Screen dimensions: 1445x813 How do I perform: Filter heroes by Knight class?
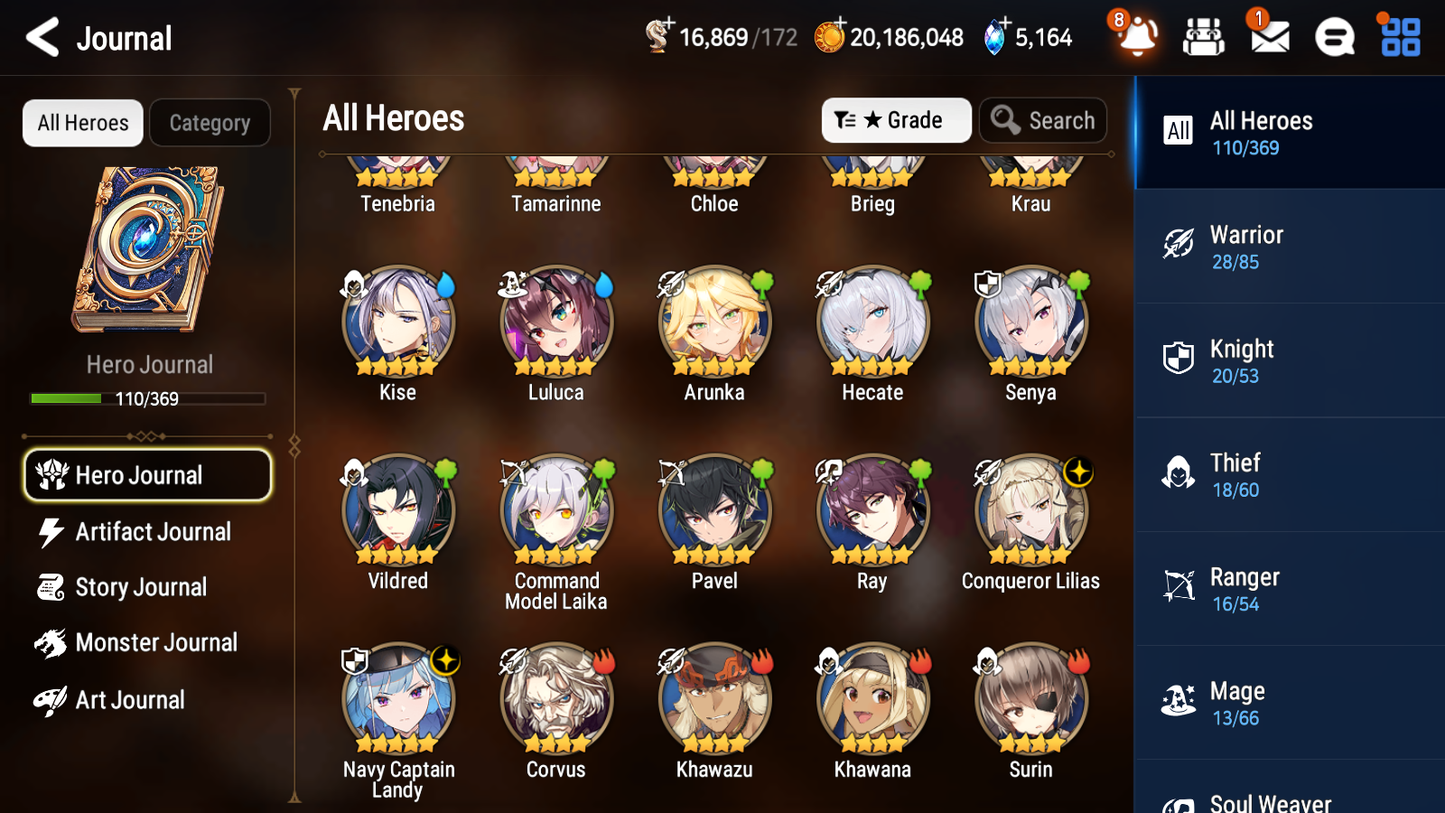[1178, 361]
